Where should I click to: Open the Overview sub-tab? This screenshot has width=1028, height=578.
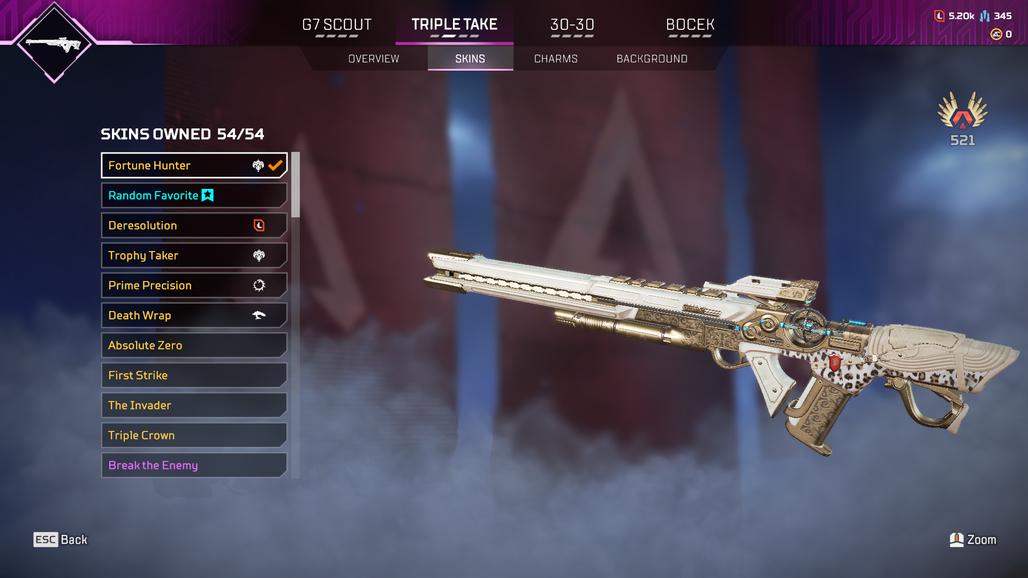[x=373, y=59]
